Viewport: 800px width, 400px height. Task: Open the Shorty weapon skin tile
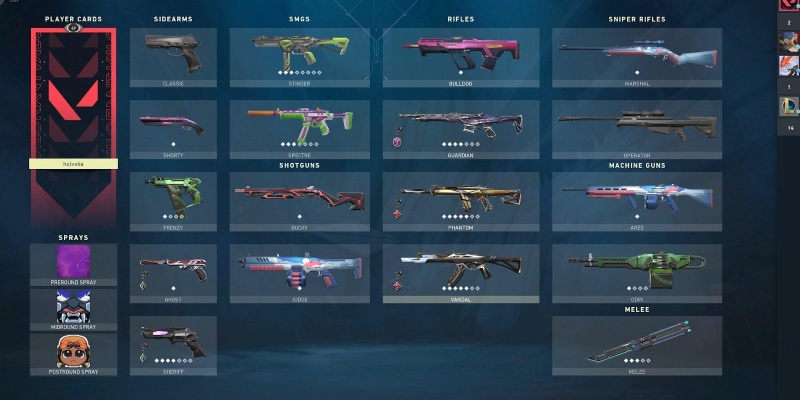[173, 129]
